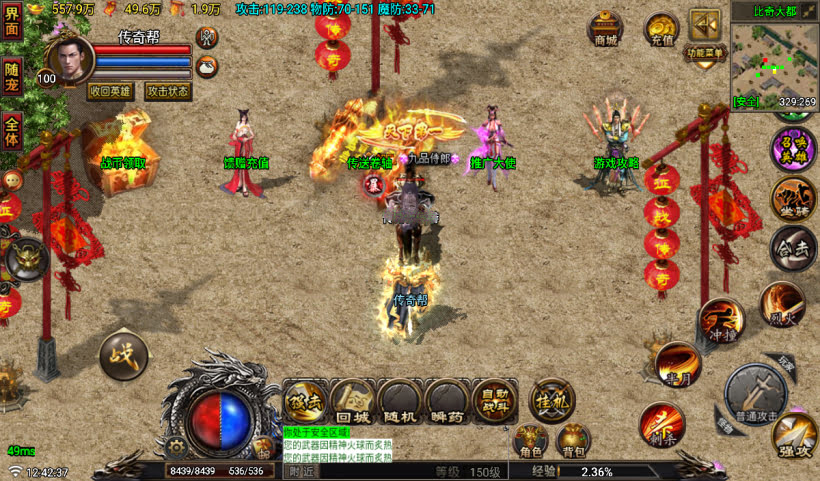Screen dimensions: 820x481
Task: Select the 全体 tab
Action: pyautogui.click(x=12, y=128)
